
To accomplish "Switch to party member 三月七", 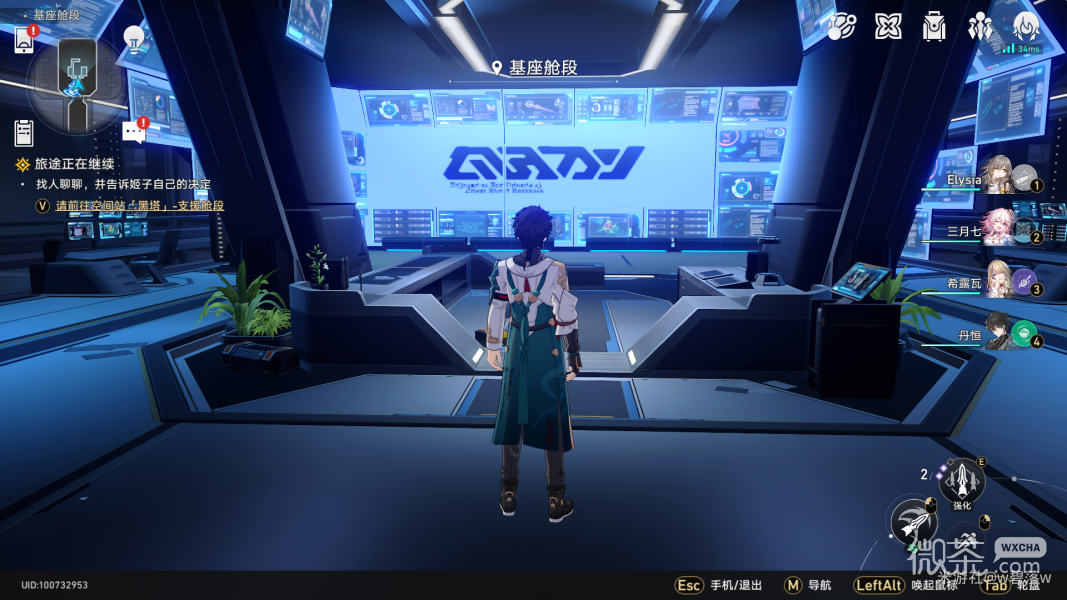I will [x=998, y=229].
